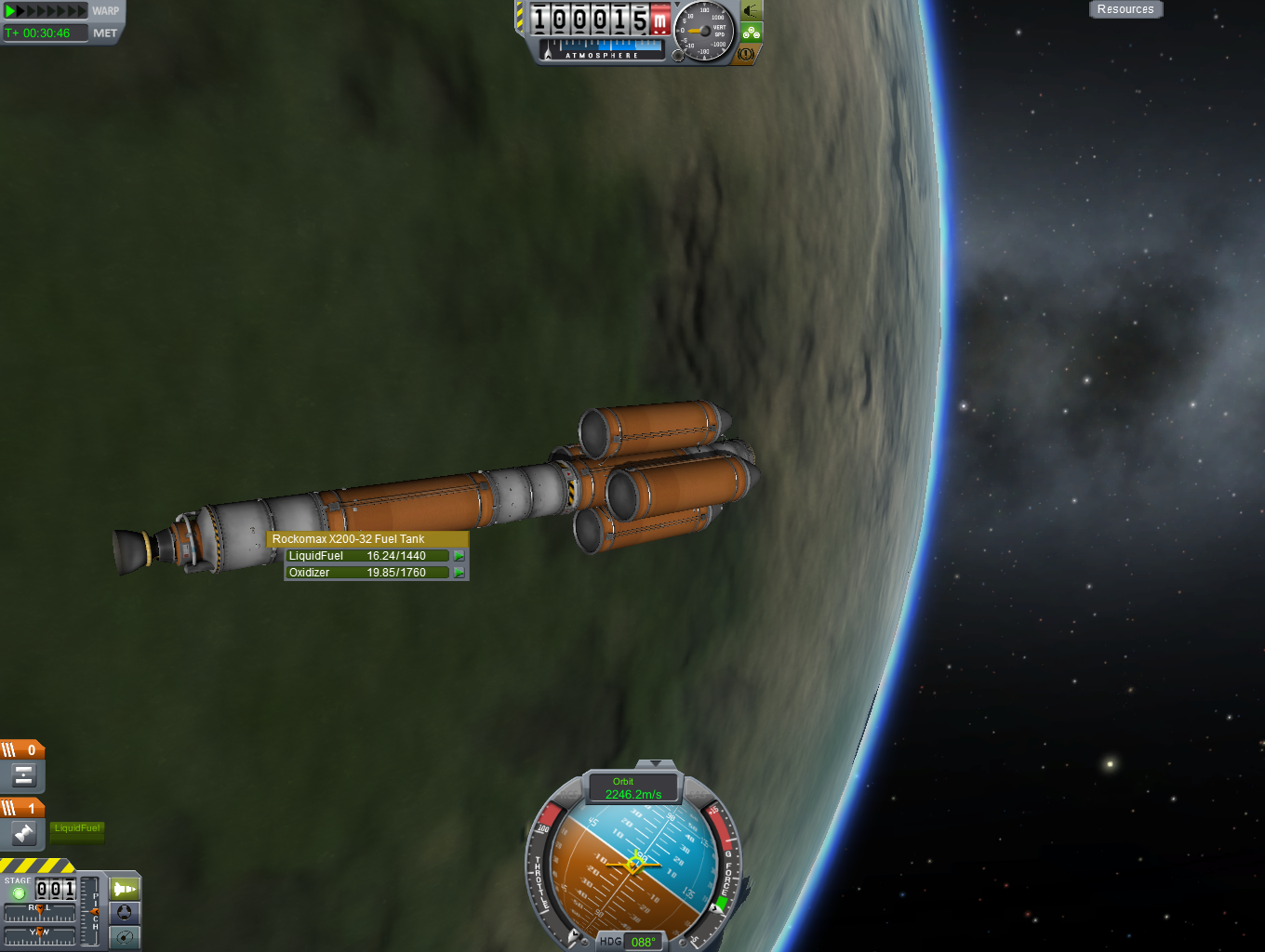Viewport: 1265px width, 952px height.
Task: Open the Resources panel
Action: tap(1125, 9)
